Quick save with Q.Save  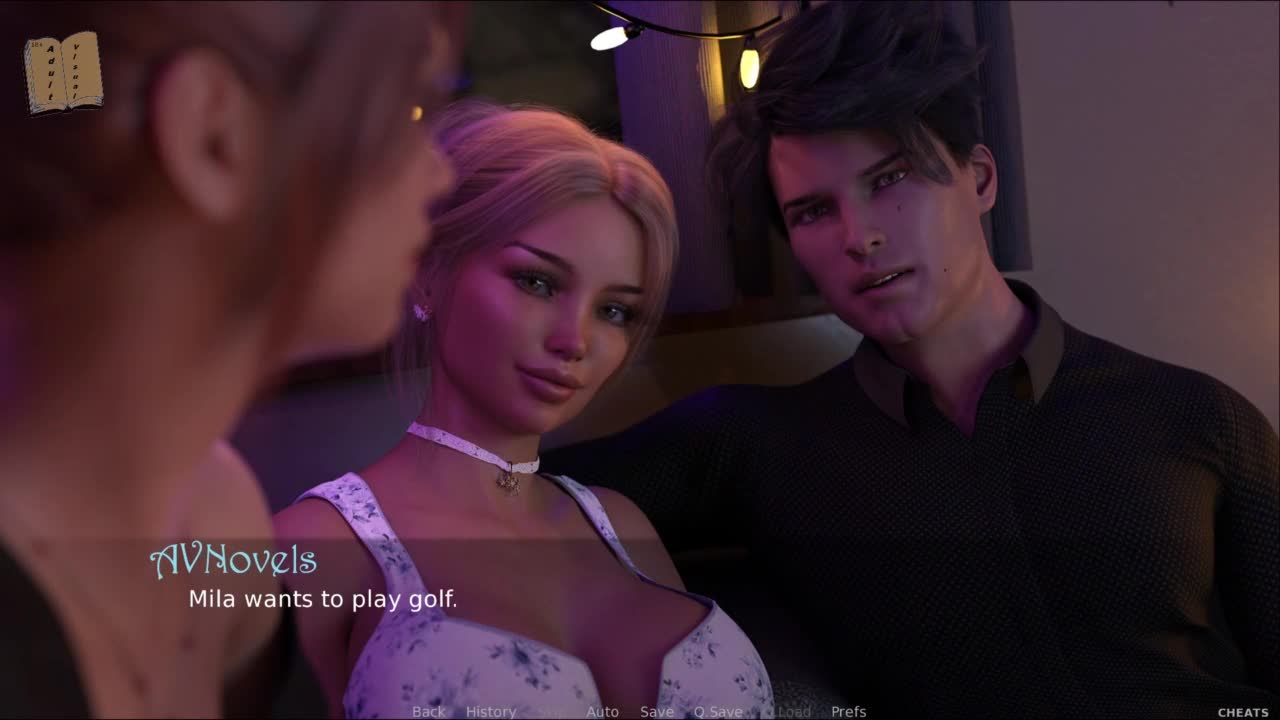(x=718, y=711)
